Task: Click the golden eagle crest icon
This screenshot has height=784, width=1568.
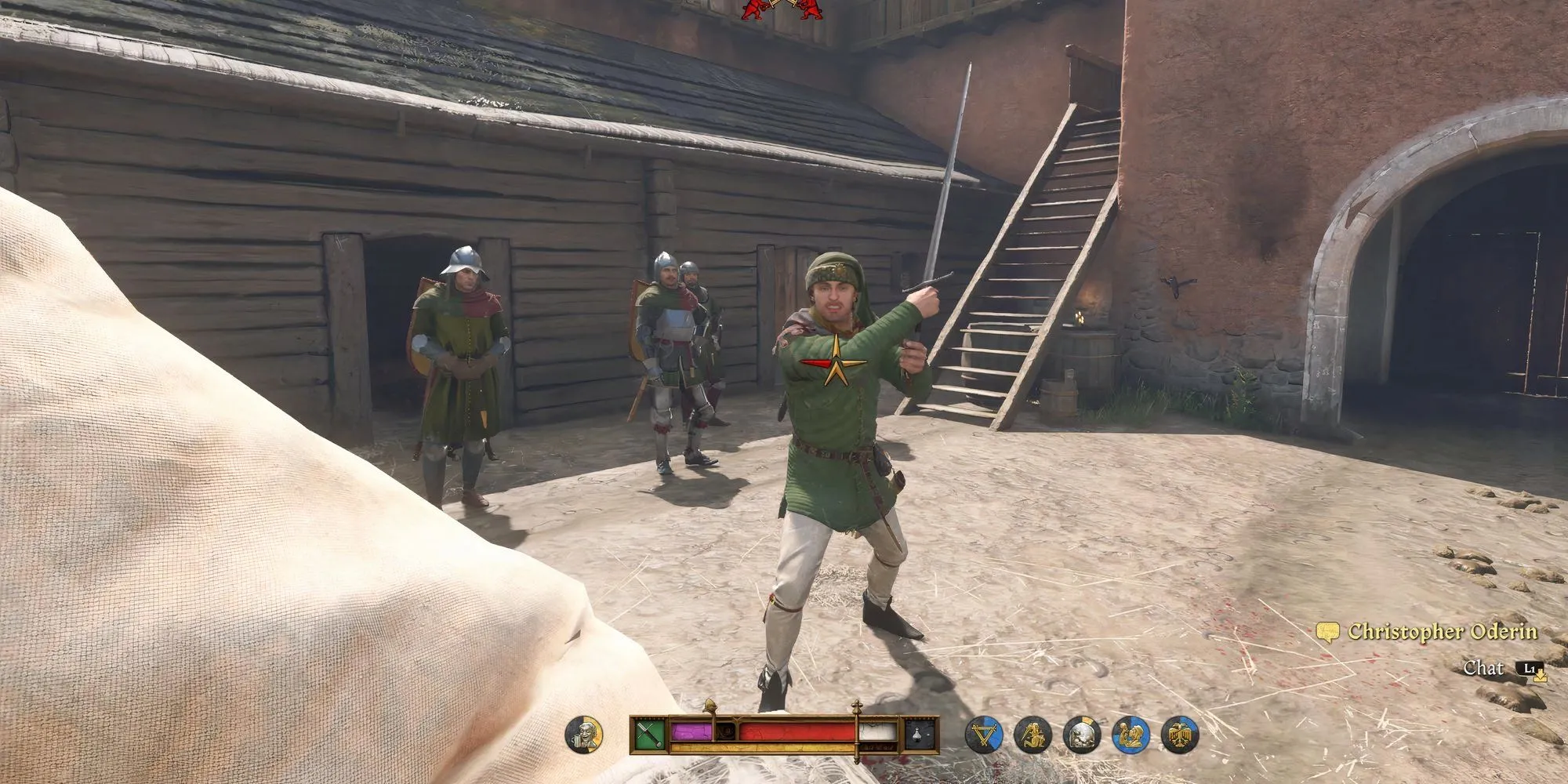Action: [1180, 735]
